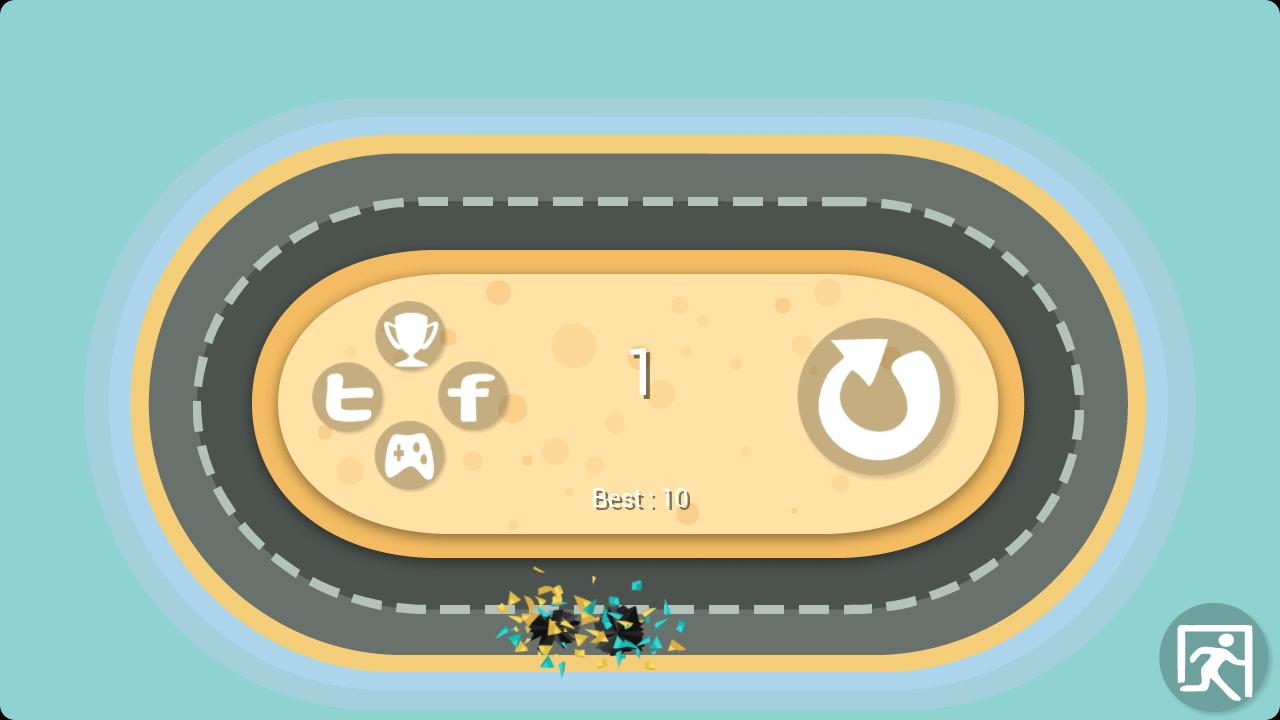The width and height of the screenshot is (1280, 720).
Task: Share score via the Facebook icon
Action: [473, 397]
